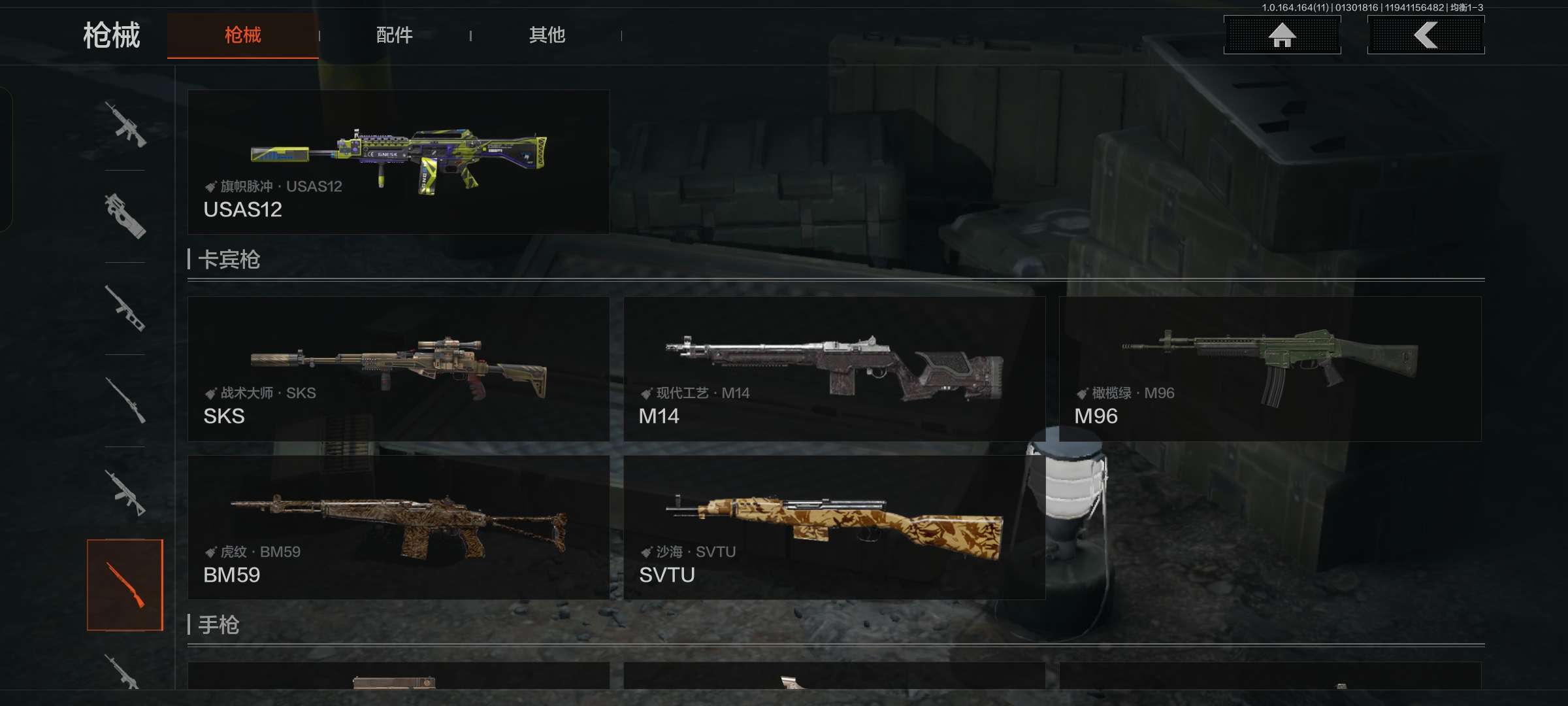This screenshot has width=1568, height=706.
Task: Choose the SVTU desert camo card
Action: click(834, 528)
